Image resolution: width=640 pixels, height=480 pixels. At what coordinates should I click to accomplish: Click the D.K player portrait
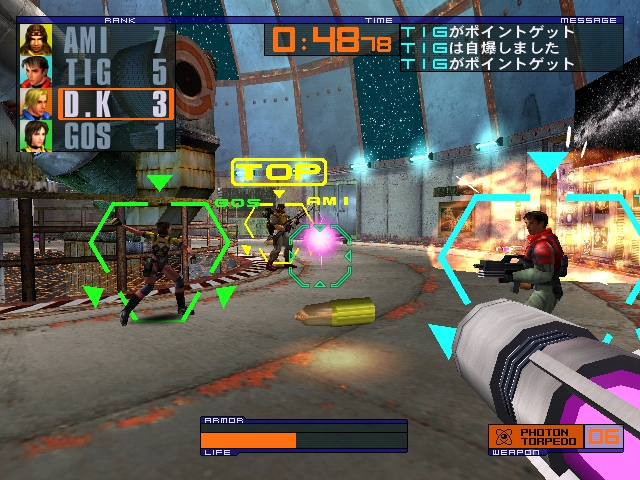[x=37, y=103]
